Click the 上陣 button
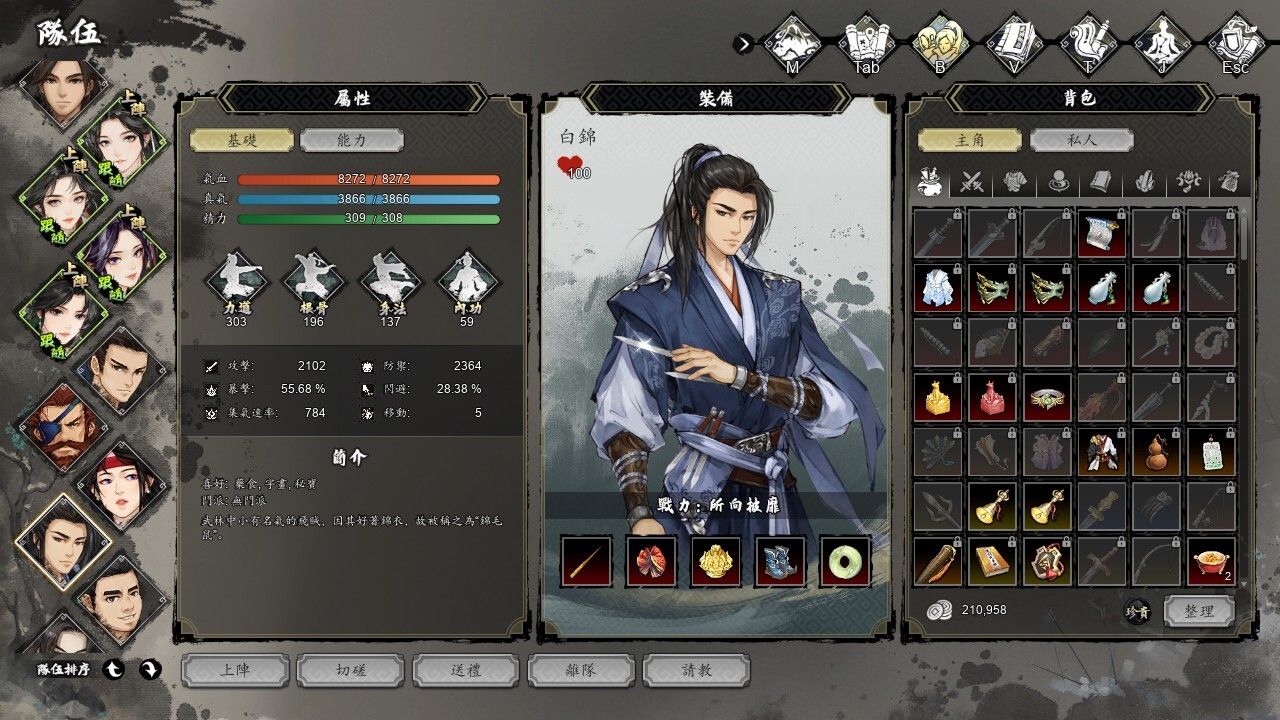The width and height of the screenshot is (1280, 720). pyautogui.click(x=235, y=670)
